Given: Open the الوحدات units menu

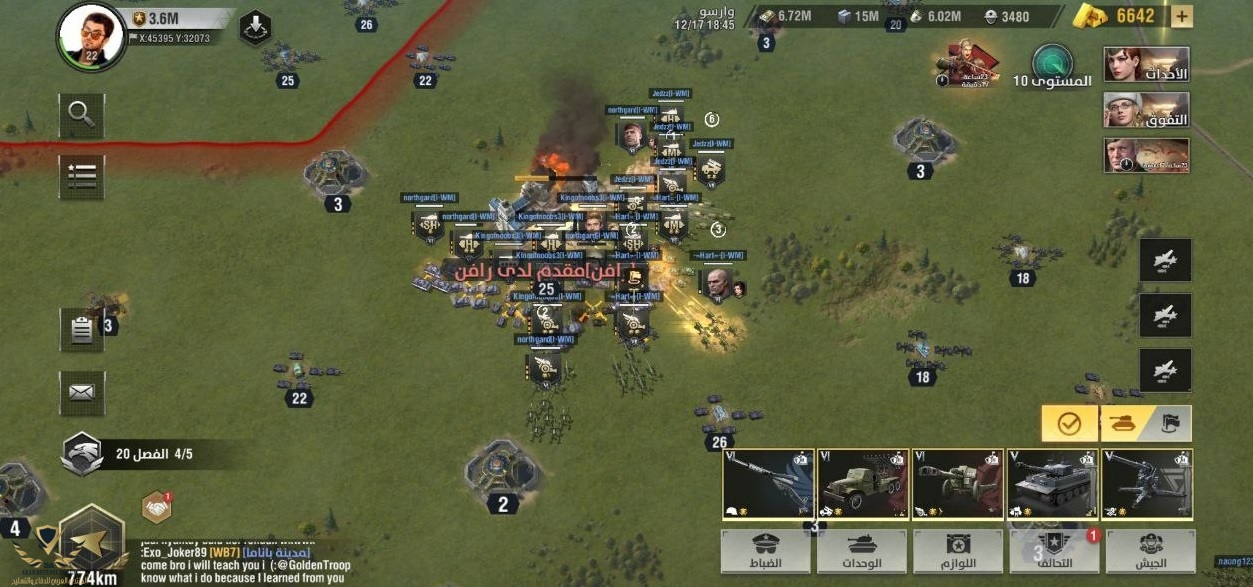Looking at the screenshot, I should tap(861, 551).
